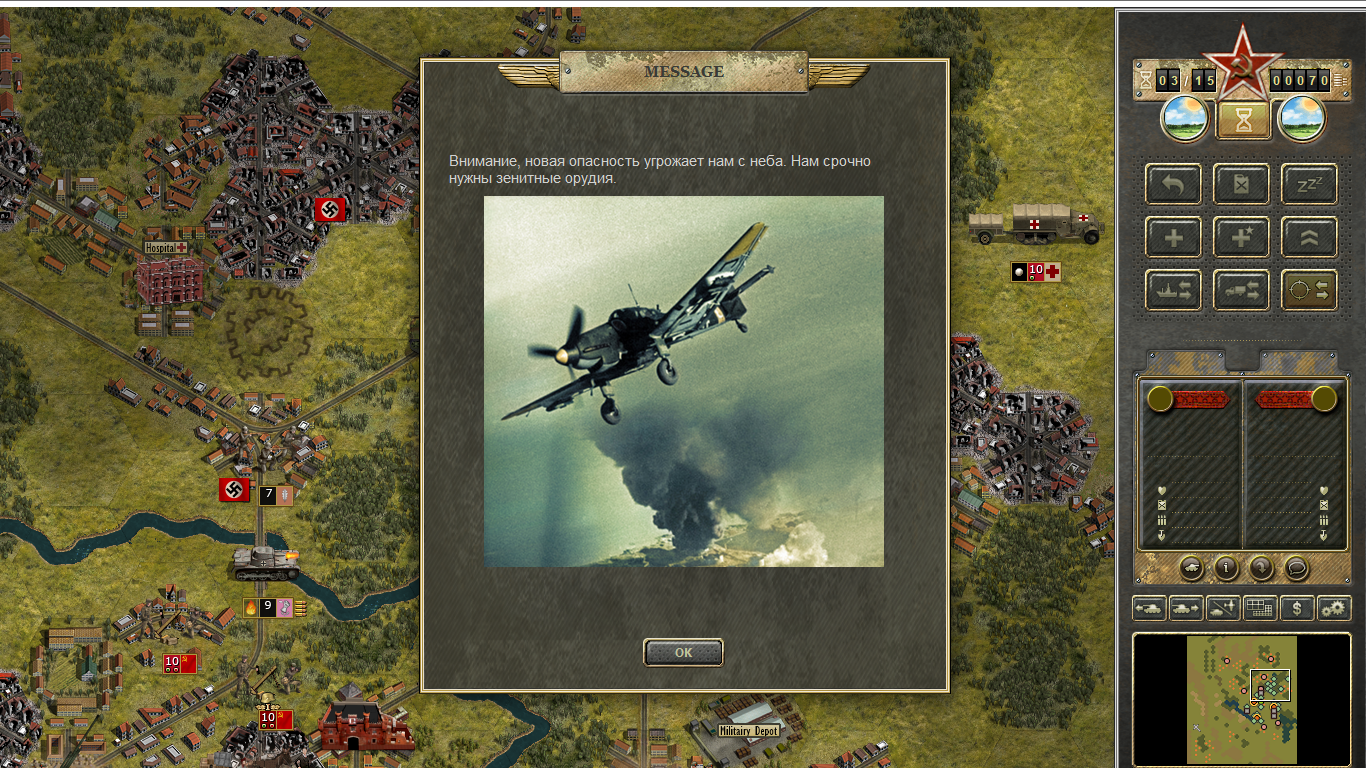
Task: Open the settings gears button
Action: tap(1334, 607)
